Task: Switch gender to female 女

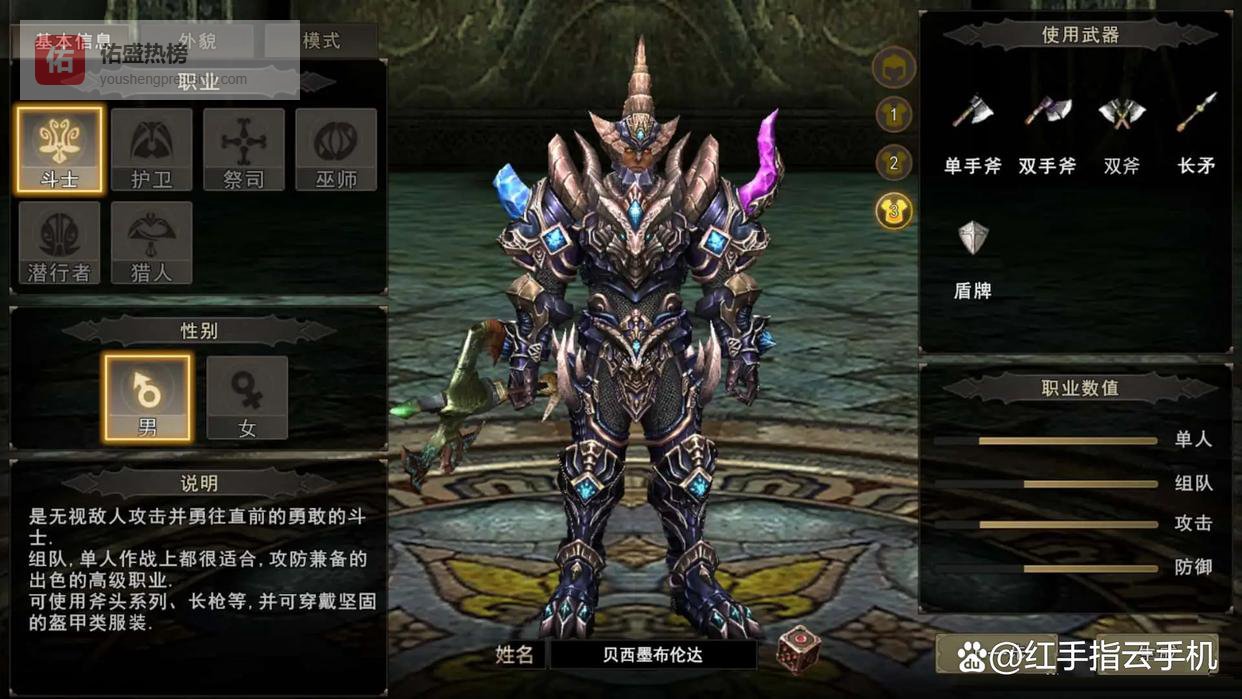Action: 247,397
